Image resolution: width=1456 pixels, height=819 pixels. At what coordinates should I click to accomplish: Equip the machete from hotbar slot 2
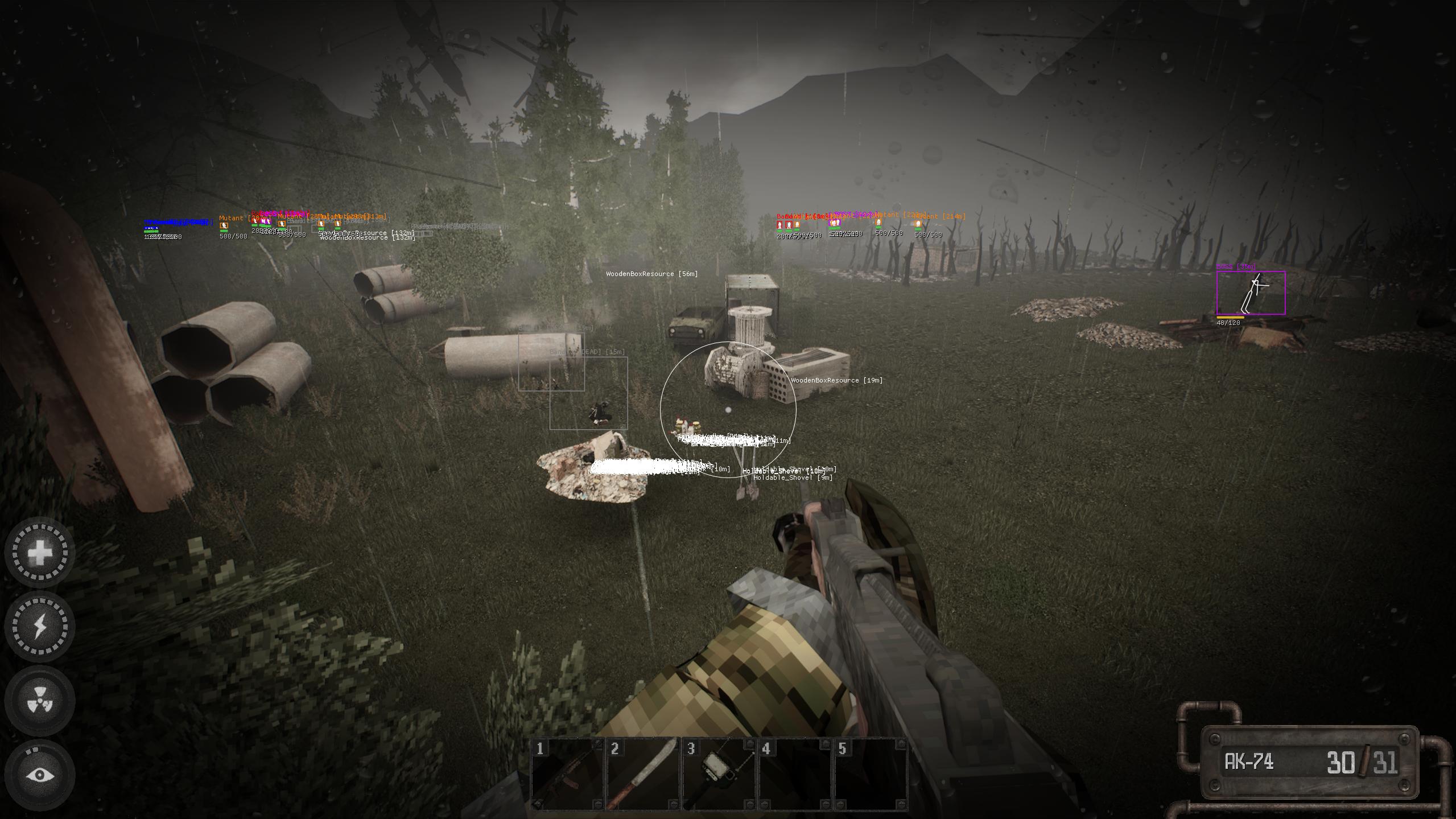click(643, 774)
